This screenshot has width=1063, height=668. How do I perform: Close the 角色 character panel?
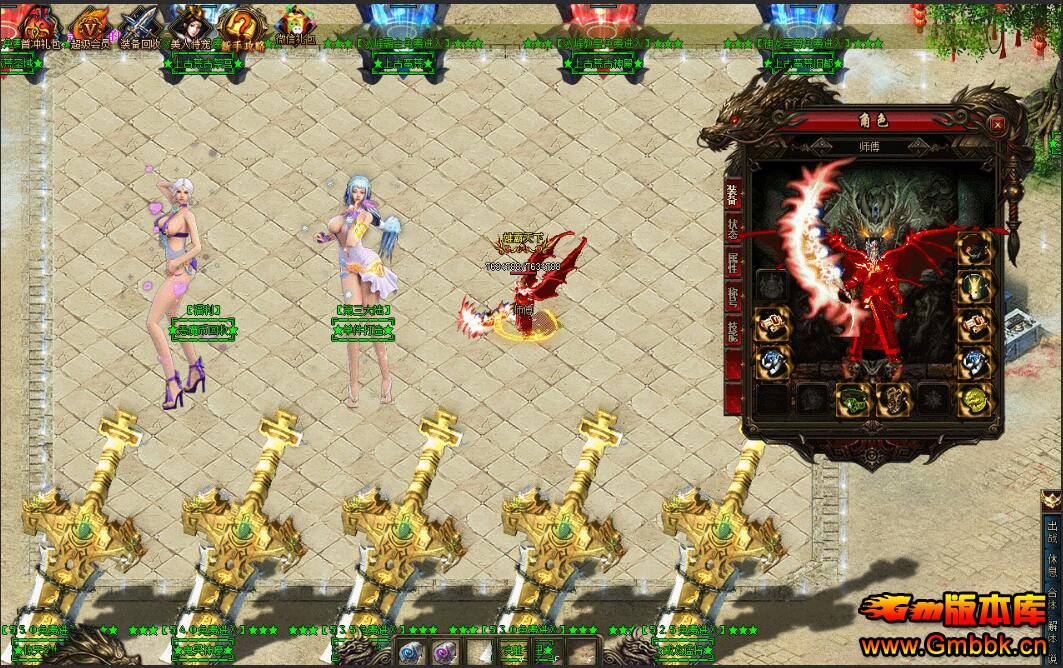point(997,125)
